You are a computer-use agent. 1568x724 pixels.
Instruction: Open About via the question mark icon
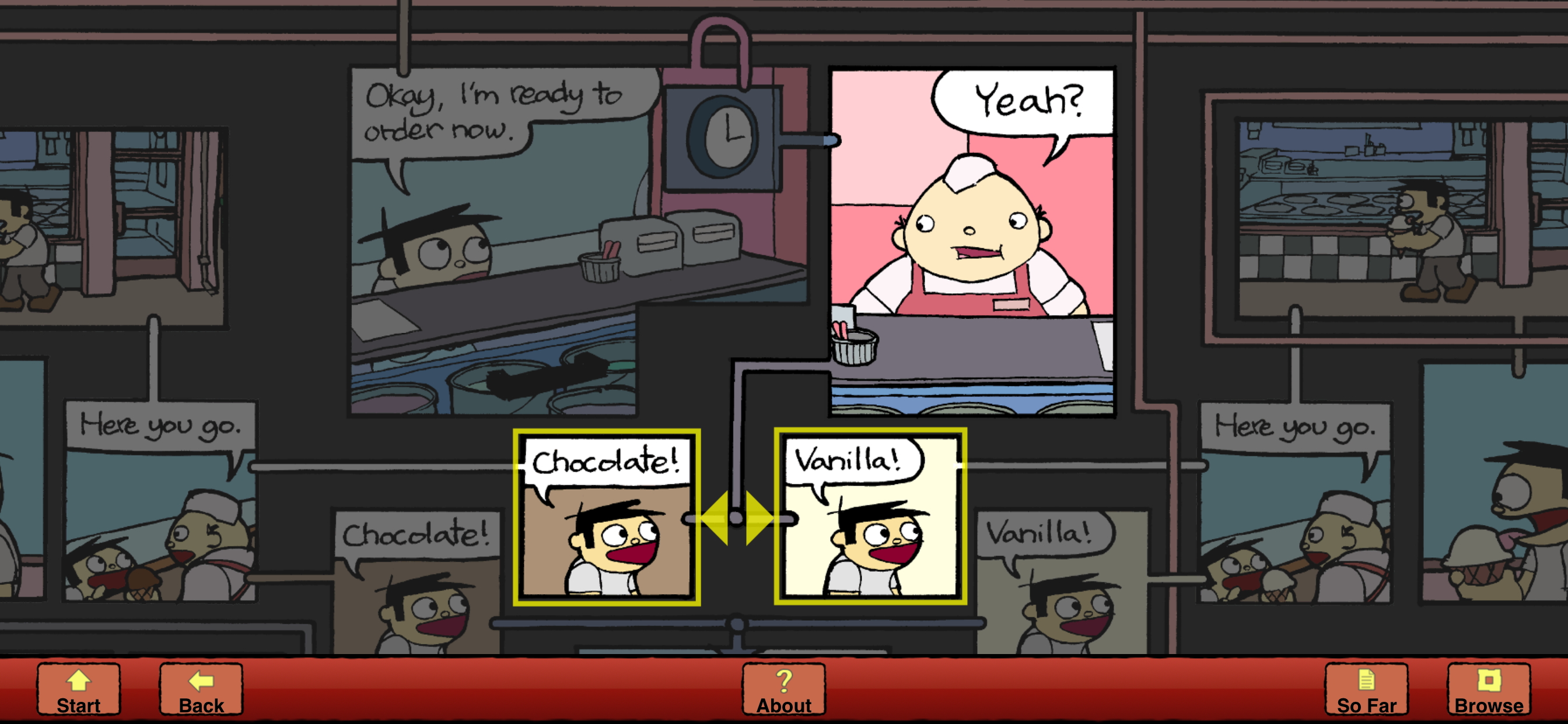pos(783,681)
